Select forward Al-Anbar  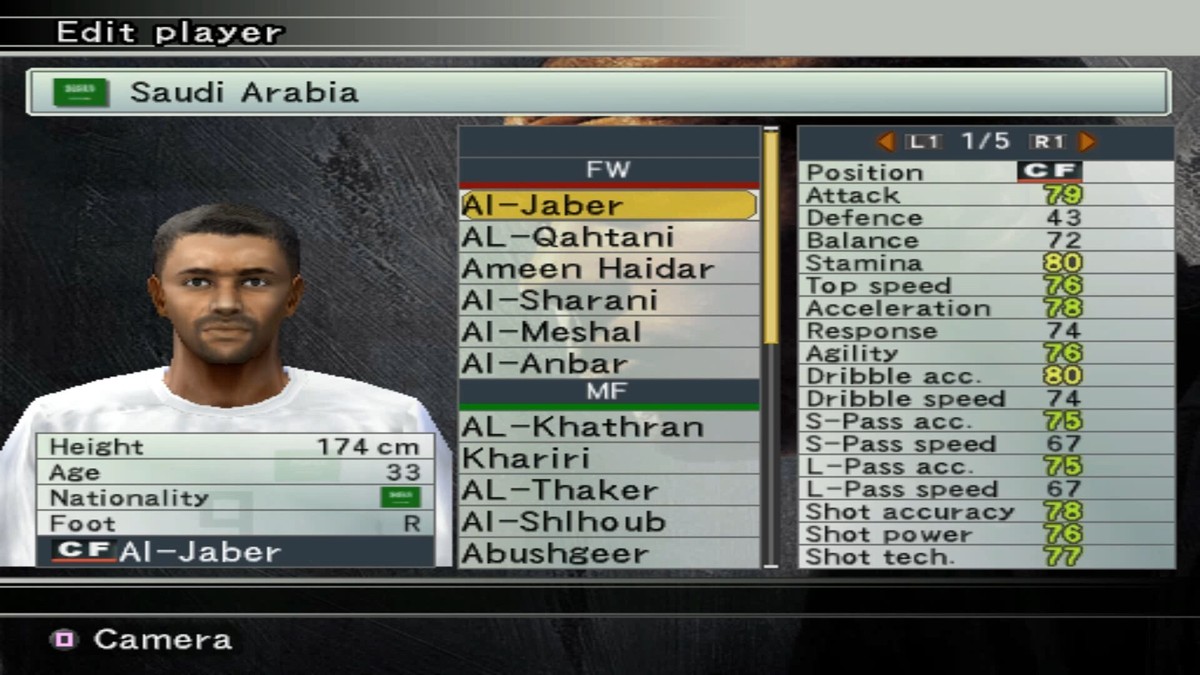coord(608,363)
